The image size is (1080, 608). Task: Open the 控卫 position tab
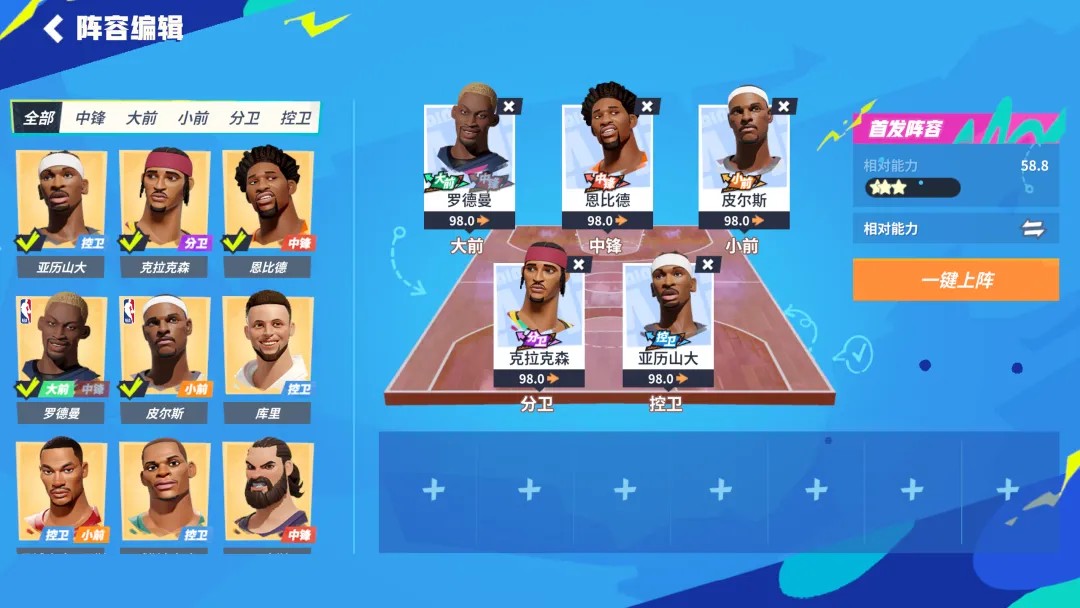[x=295, y=118]
